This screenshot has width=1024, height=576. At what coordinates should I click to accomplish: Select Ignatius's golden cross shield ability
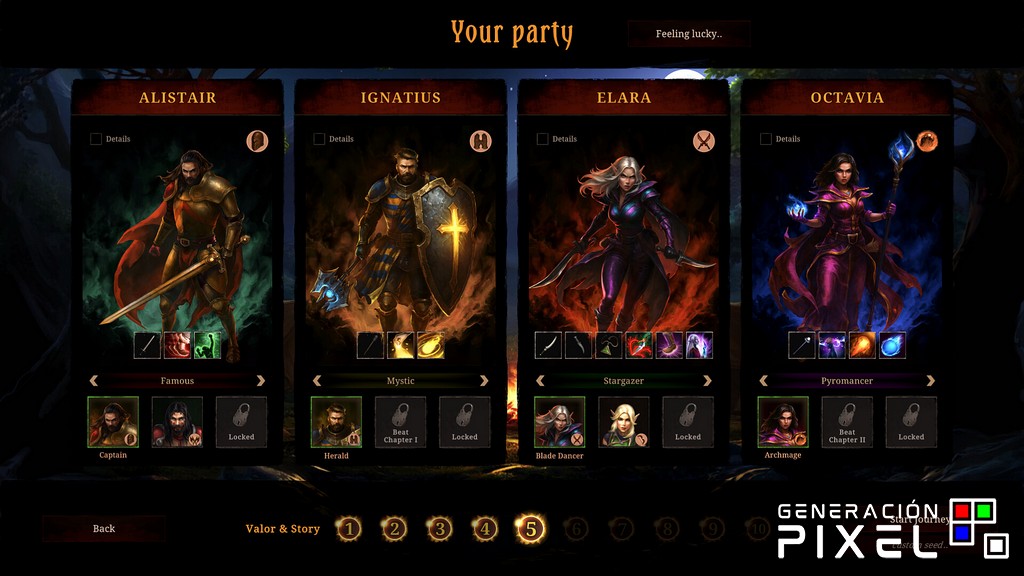point(401,345)
